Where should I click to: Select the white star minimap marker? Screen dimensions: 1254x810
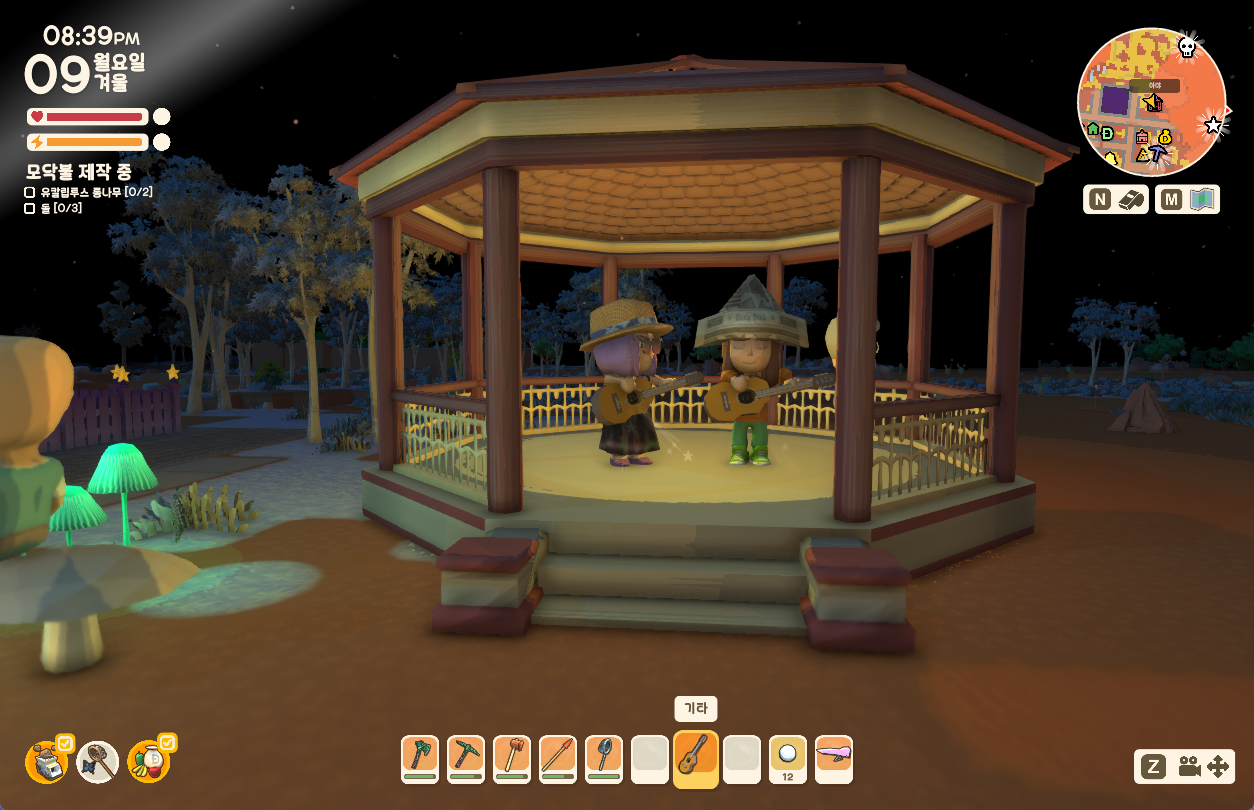click(1214, 125)
